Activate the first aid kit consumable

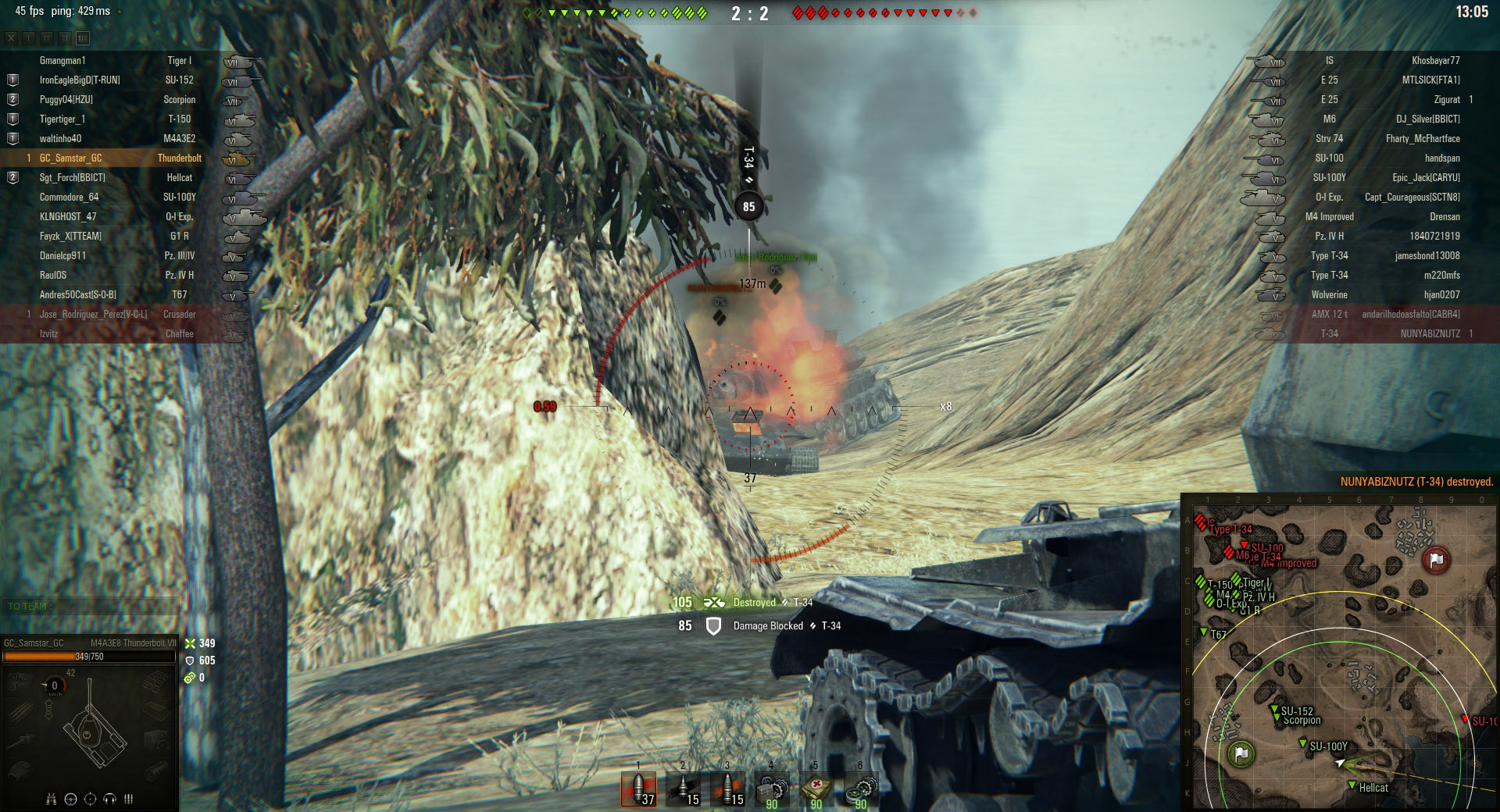click(816, 789)
